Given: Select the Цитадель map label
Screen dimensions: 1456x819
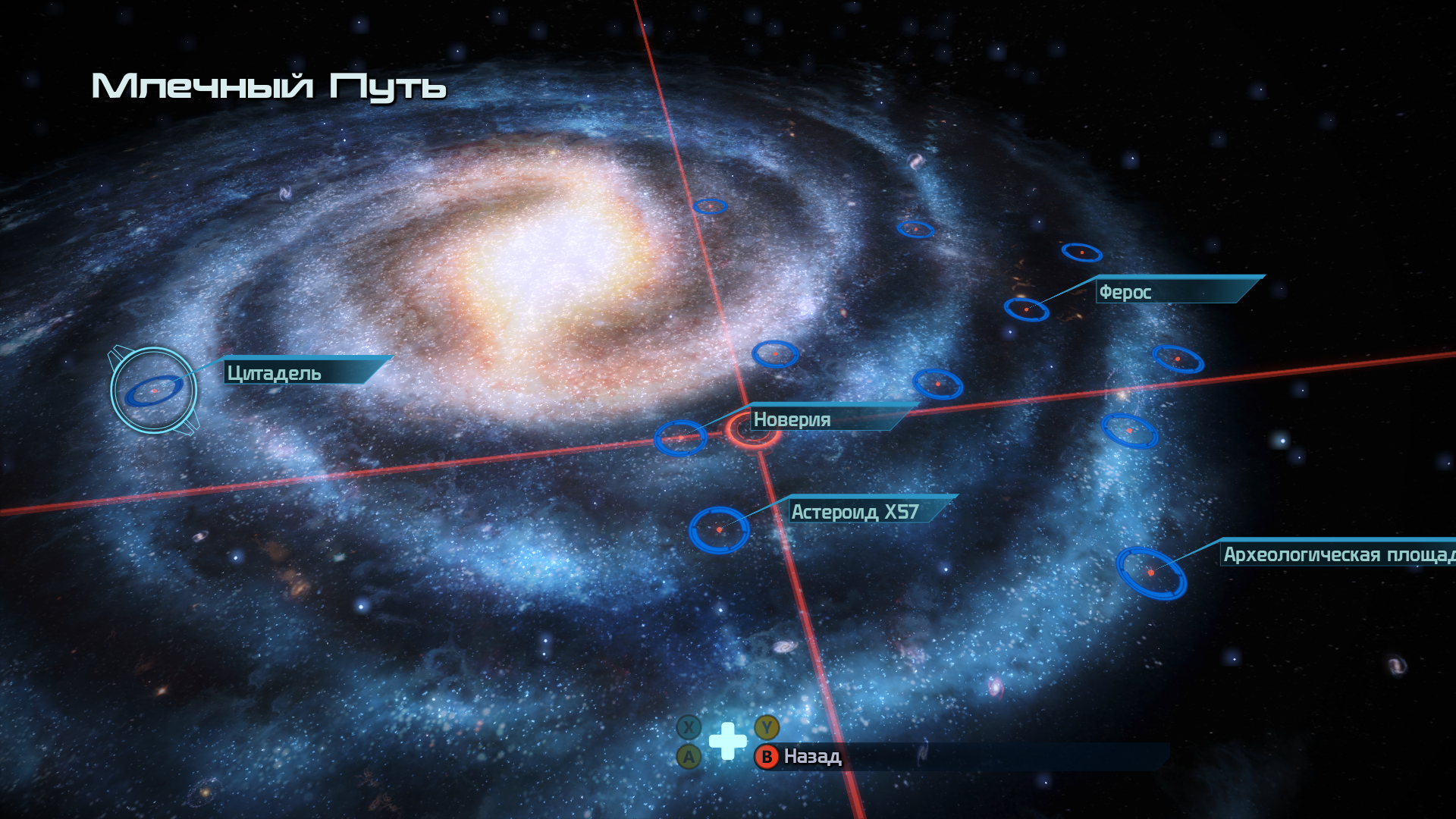Looking at the screenshot, I should pos(275,373).
